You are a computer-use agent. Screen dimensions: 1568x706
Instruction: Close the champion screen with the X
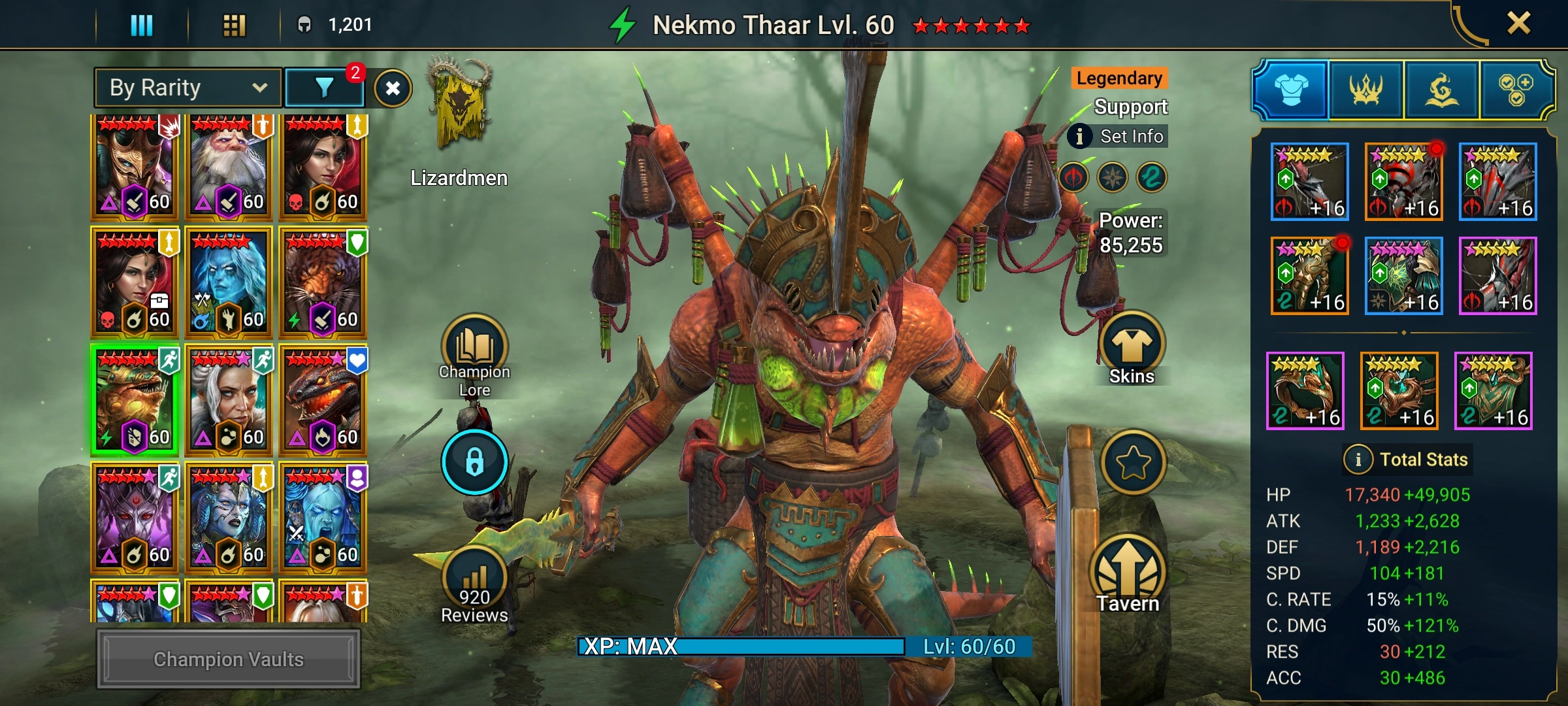coord(1518,24)
